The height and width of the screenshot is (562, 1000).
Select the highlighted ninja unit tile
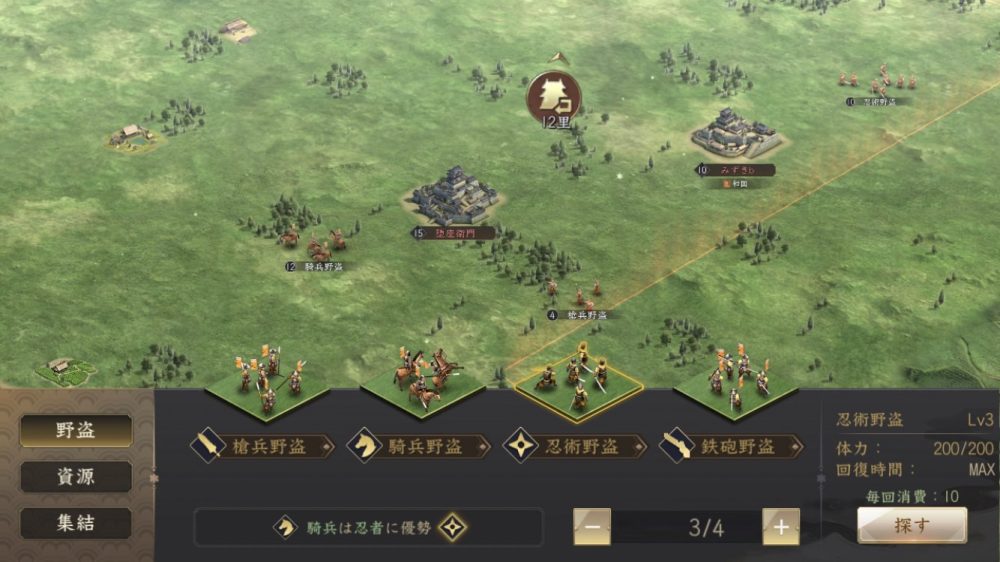click(577, 385)
